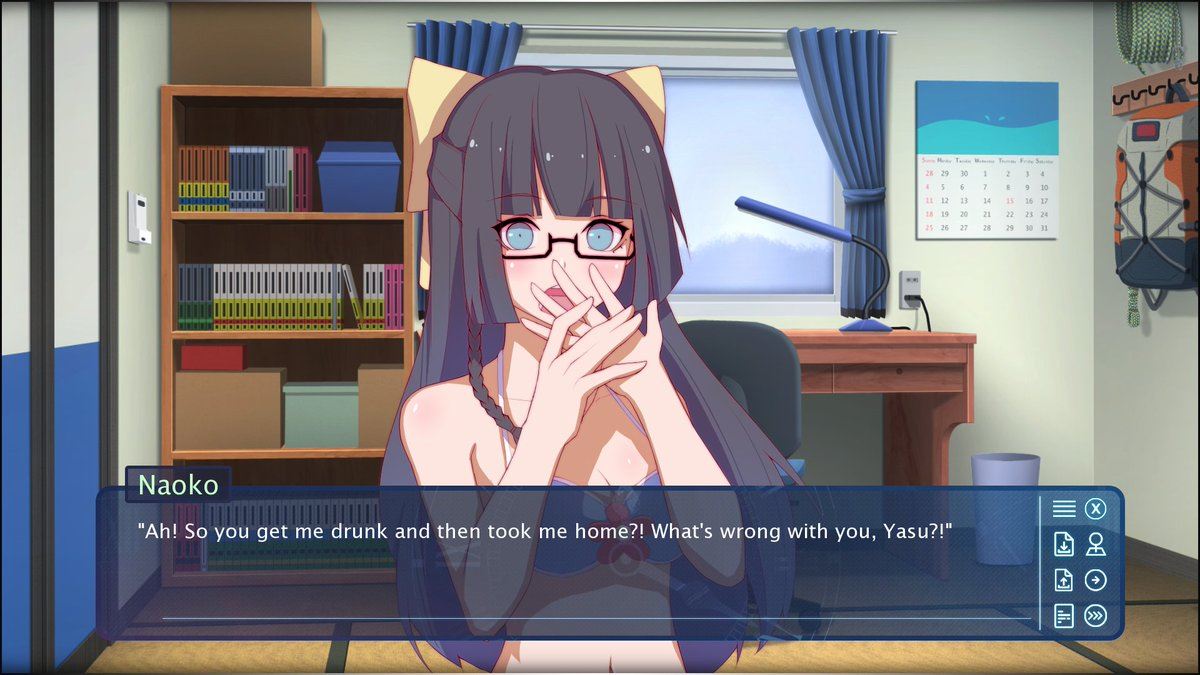This screenshot has width=1200, height=675.
Task: Activate the single-arrow auto-advance button
Action: pos(1096,580)
